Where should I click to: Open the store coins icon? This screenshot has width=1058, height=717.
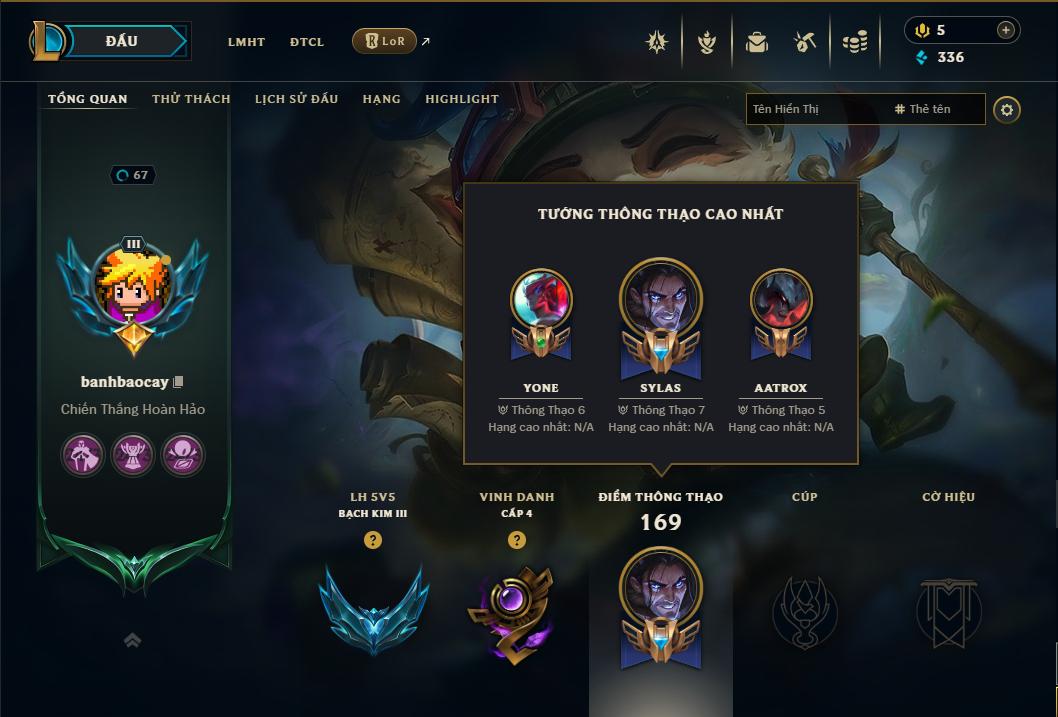coord(854,42)
